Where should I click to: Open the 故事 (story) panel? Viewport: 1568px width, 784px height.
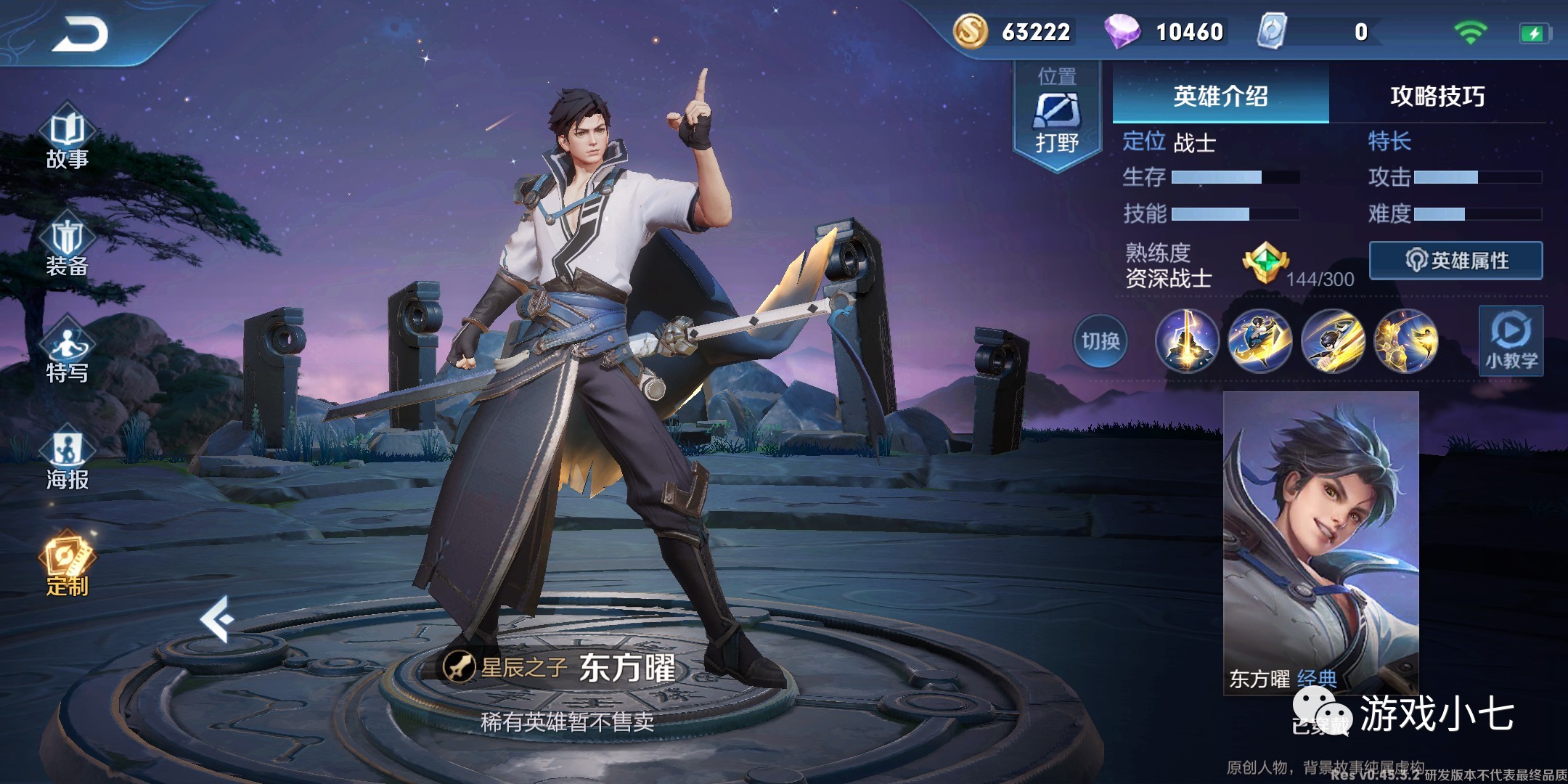[67, 142]
